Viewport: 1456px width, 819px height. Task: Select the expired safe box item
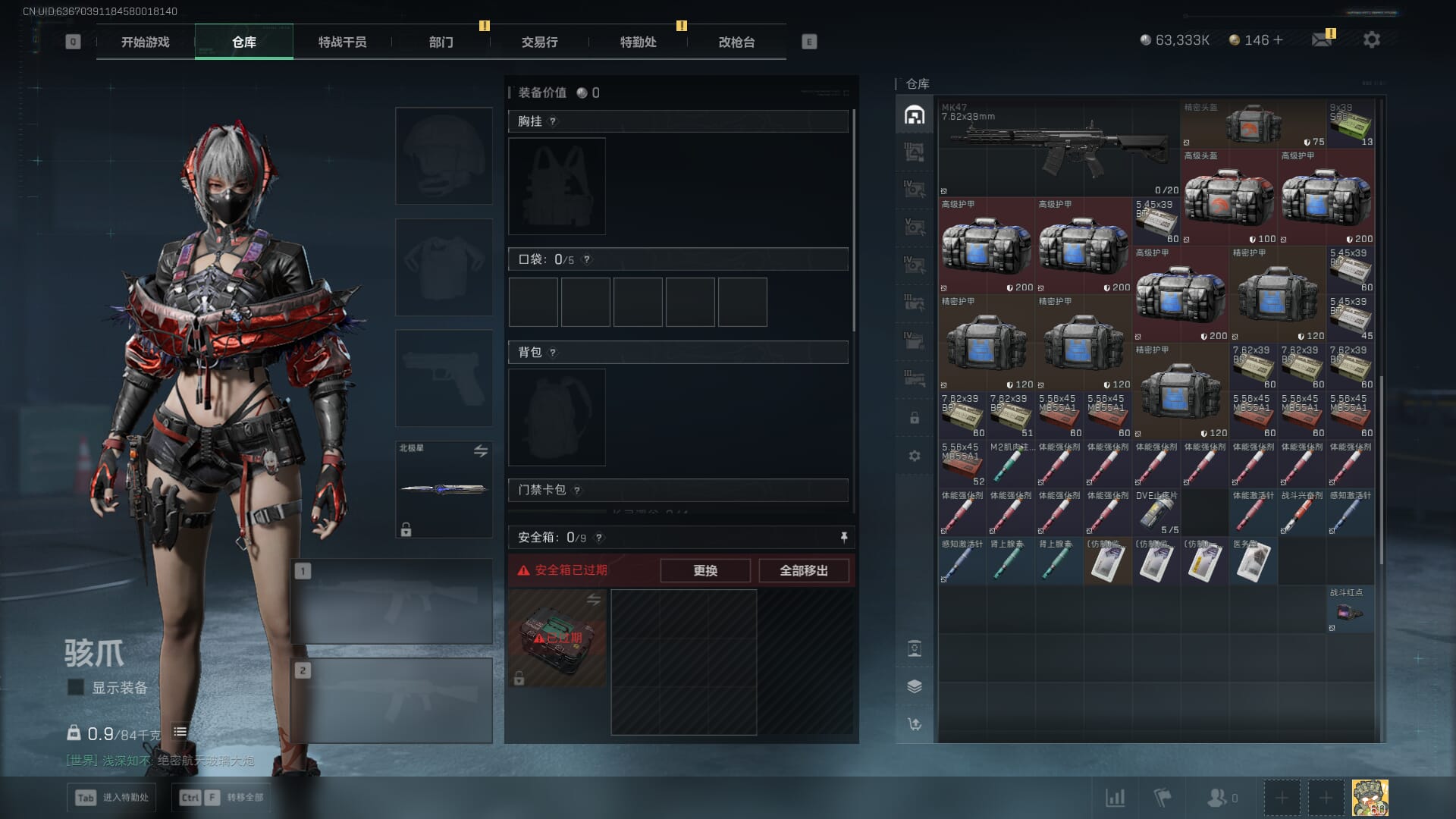click(x=557, y=638)
